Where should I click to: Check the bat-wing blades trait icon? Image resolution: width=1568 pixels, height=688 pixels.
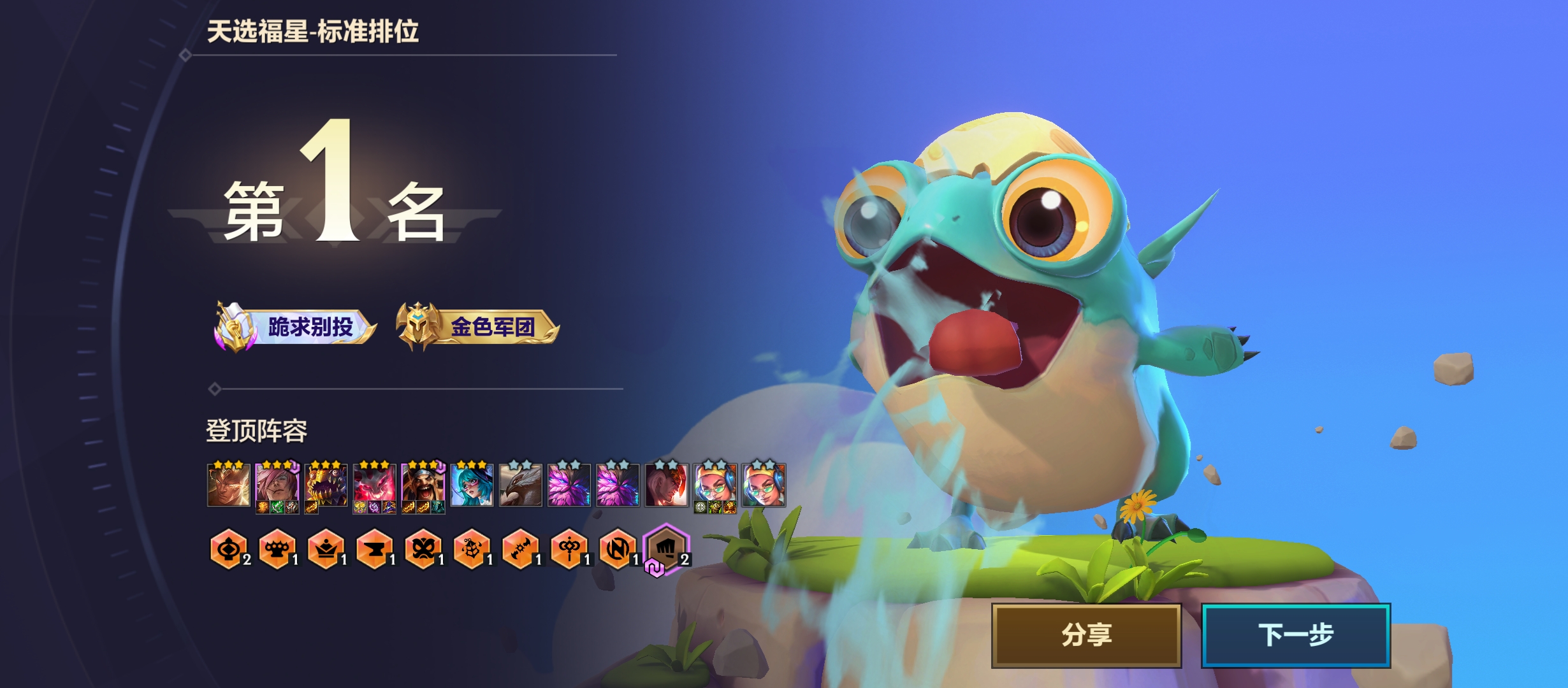520,548
